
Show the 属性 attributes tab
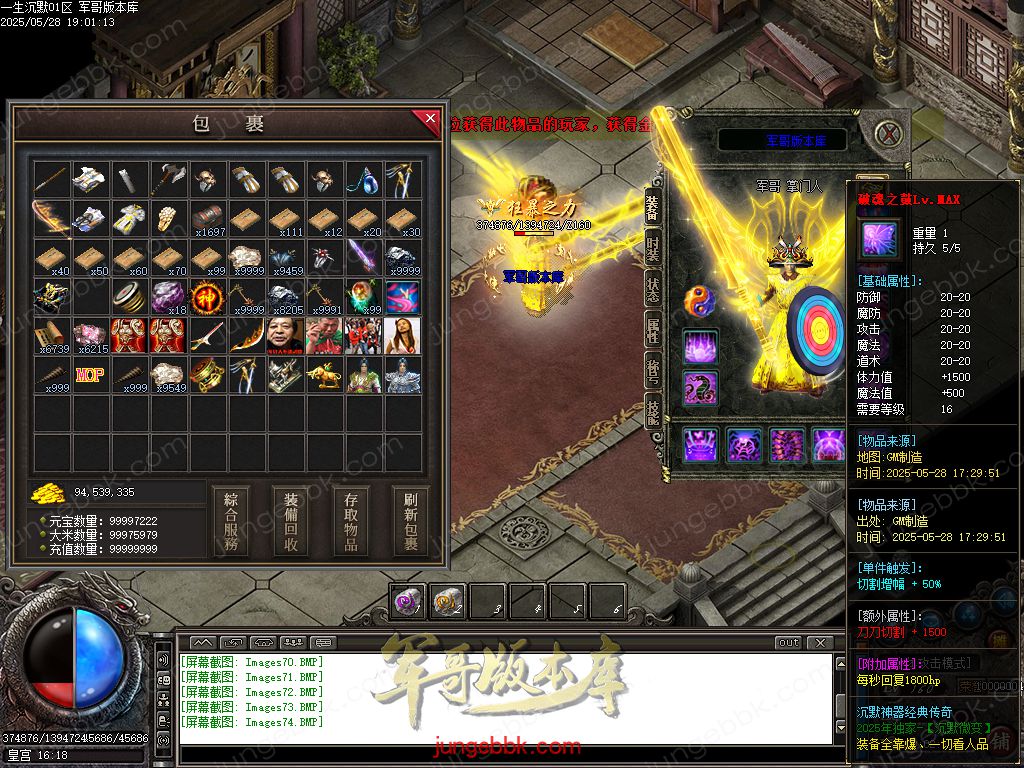click(x=652, y=330)
